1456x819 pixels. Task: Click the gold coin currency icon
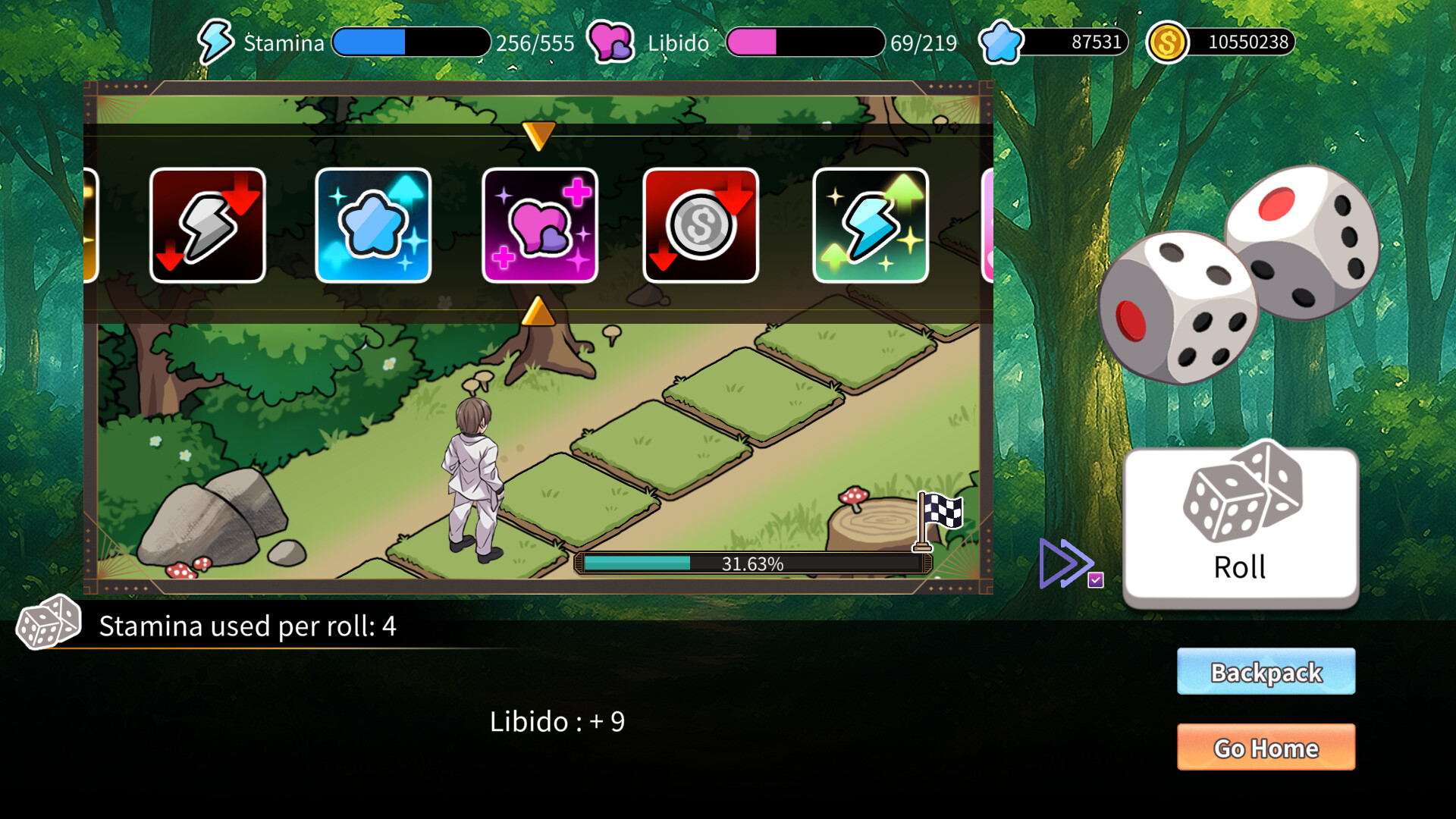1169,42
